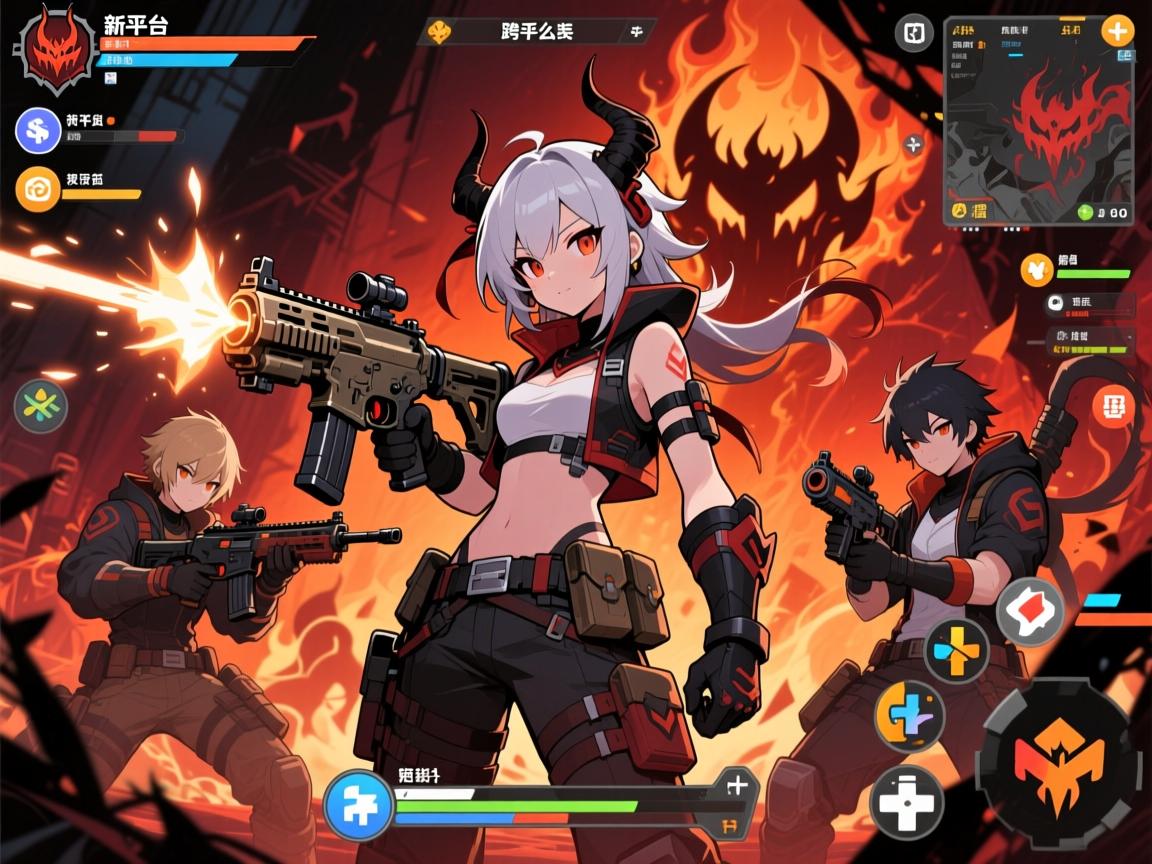The height and width of the screenshot is (864, 1152).
Task: Tap the small grey cross button left of minimap
Action: pyautogui.click(x=912, y=146)
